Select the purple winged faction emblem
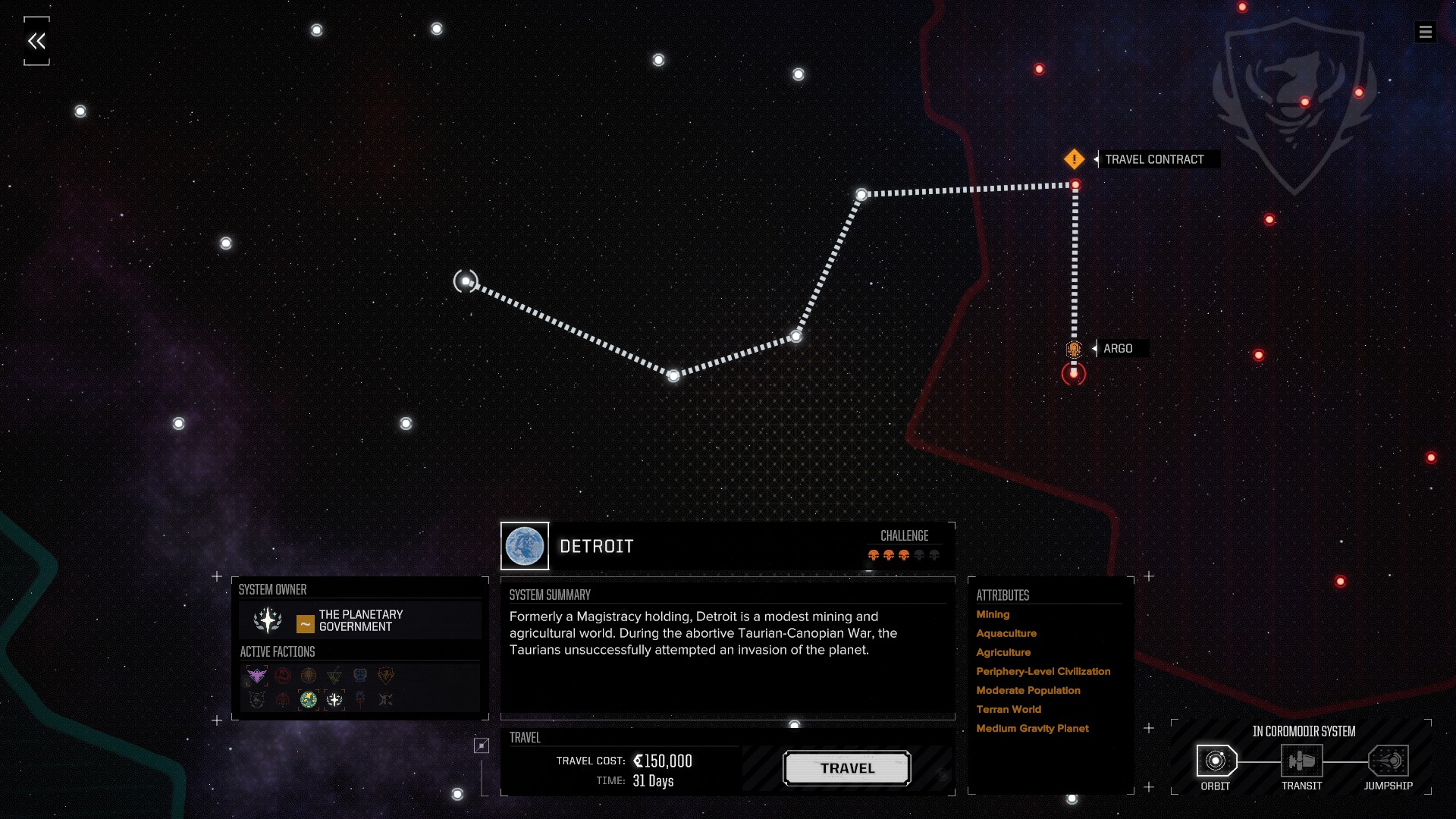 click(257, 675)
